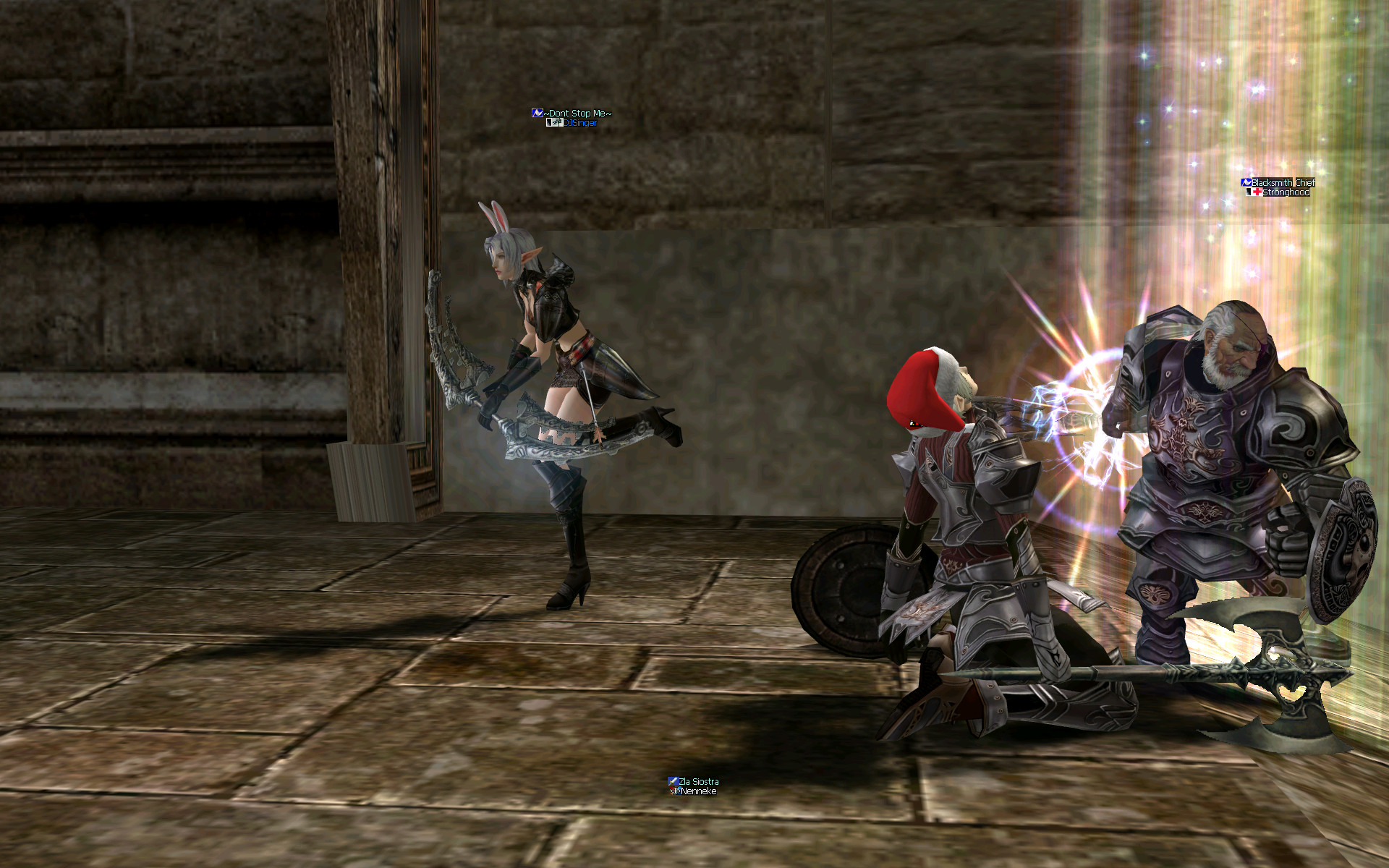The width and height of the screenshot is (1389, 868).
Task: Click the Nenneke player nameplate
Action: [x=698, y=791]
